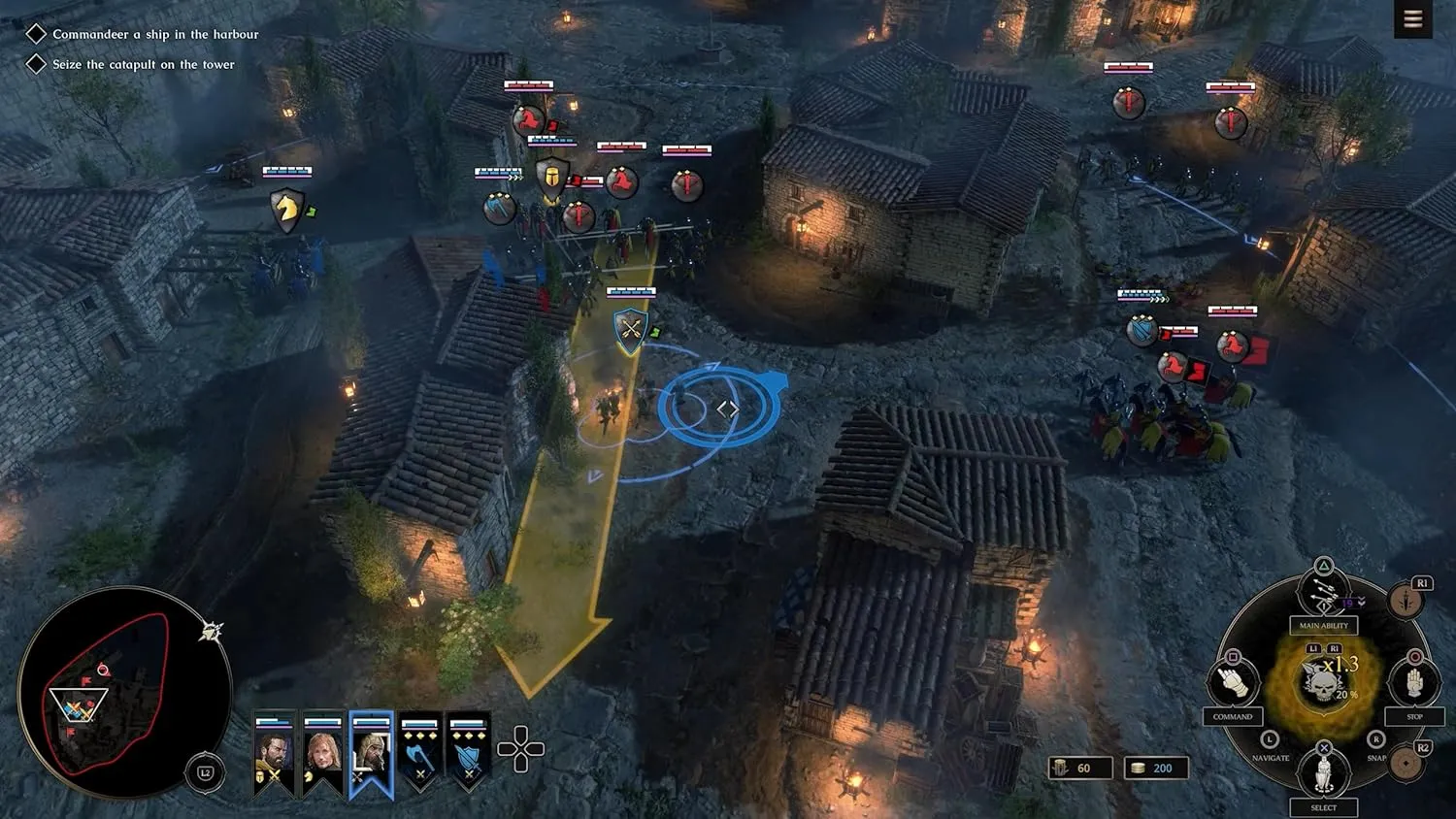The height and width of the screenshot is (819, 1456).
Task: Activate the arrows Main Ability icon
Action: coord(1324,593)
